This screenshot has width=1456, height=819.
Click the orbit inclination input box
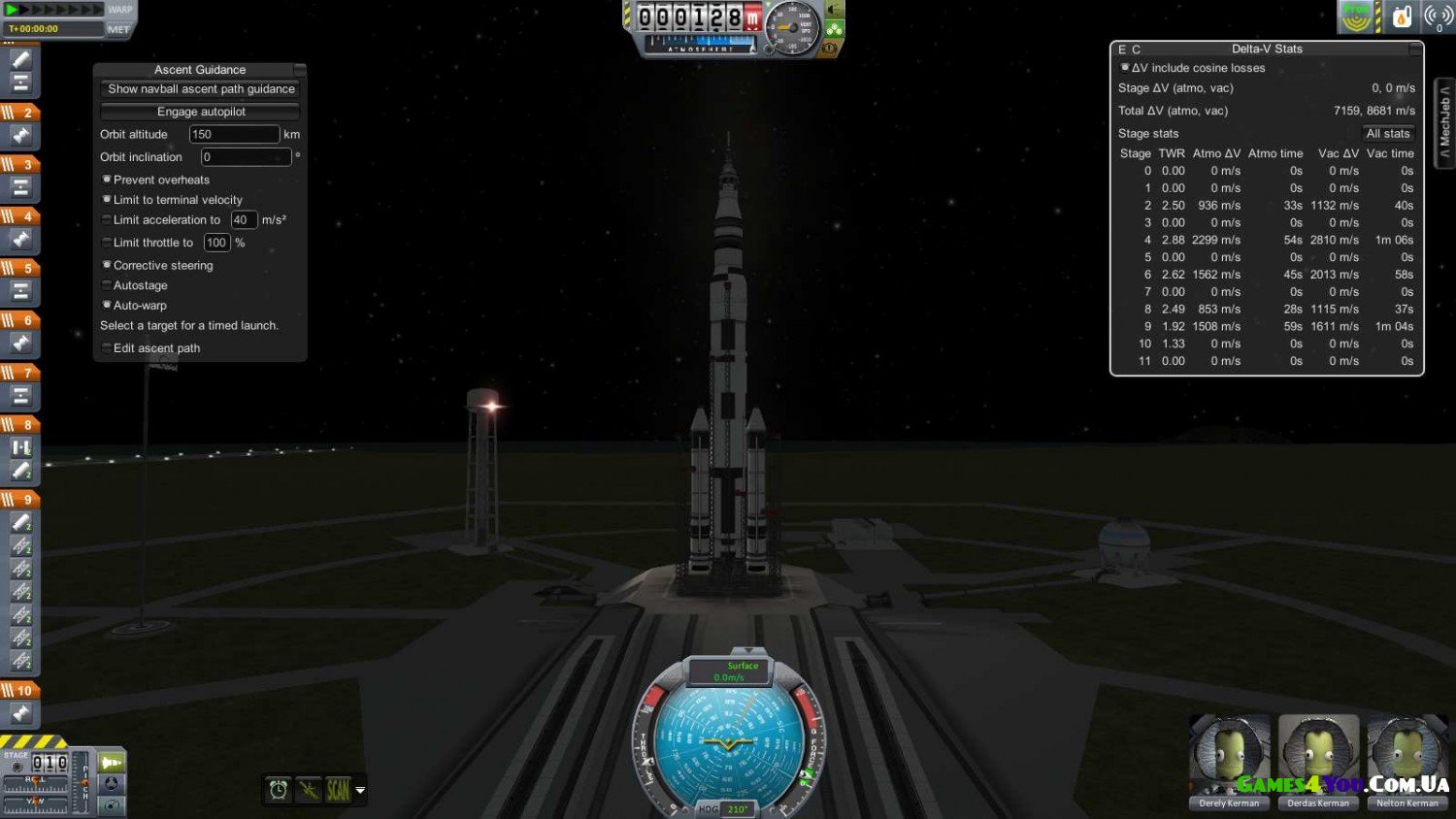(245, 157)
